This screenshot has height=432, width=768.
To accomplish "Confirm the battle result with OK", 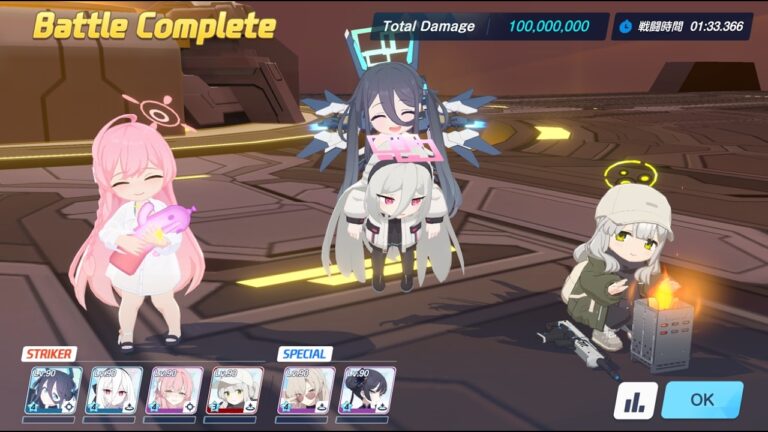I will 702,400.
